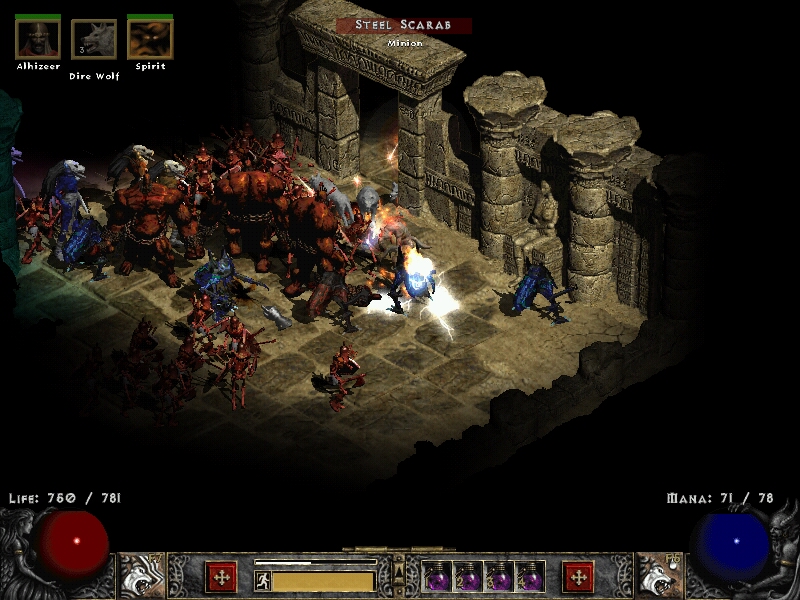Open new skill points button near mana orb

coord(578,577)
